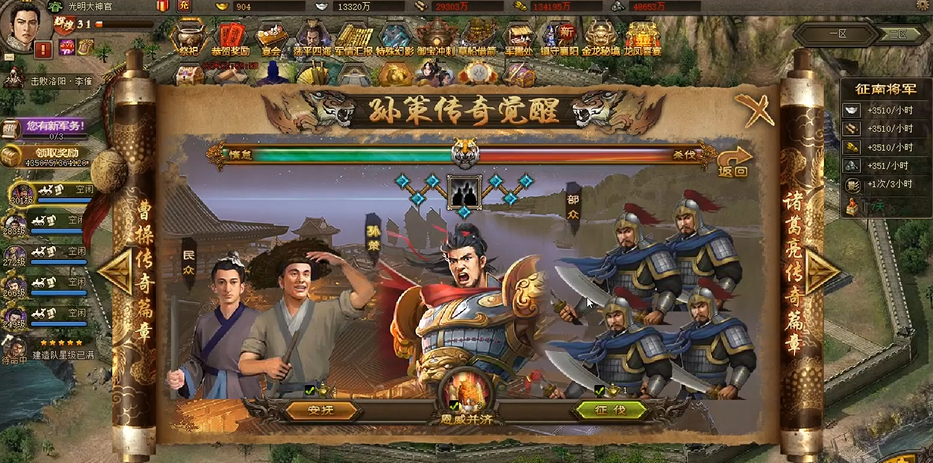Open the 草船借箭 event
Image resolution: width=933 pixels, height=463 pixels.
pyautogui.click(x=478, y=39)
